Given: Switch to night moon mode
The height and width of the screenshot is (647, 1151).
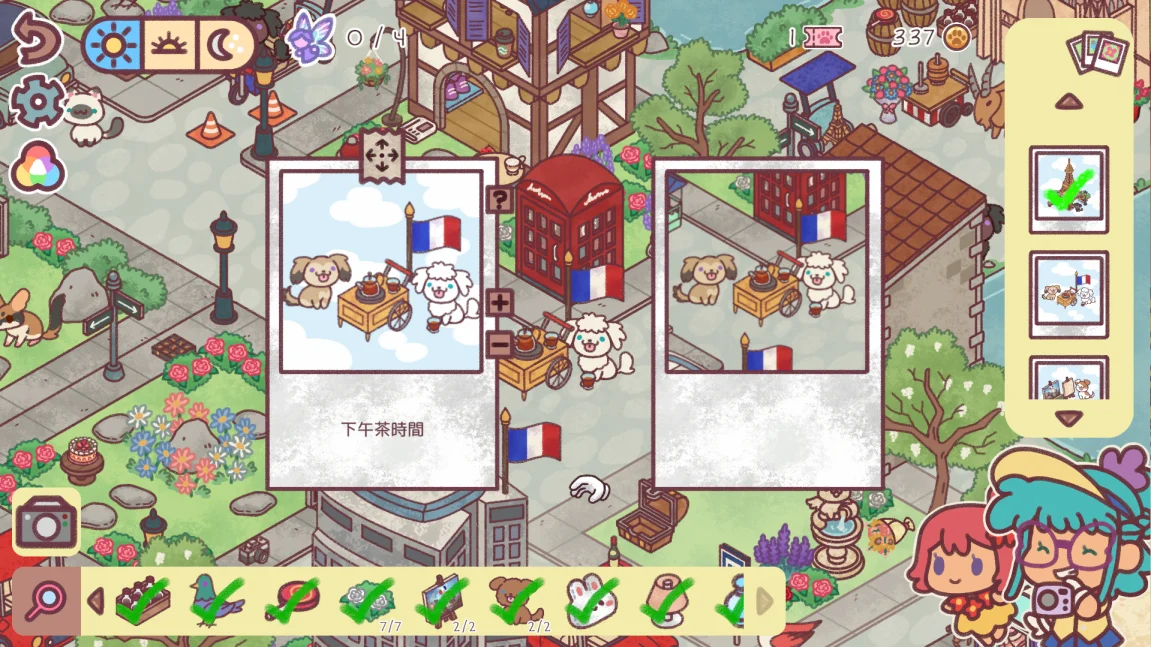Looking at the screenshot, I should tap(223, 45).
